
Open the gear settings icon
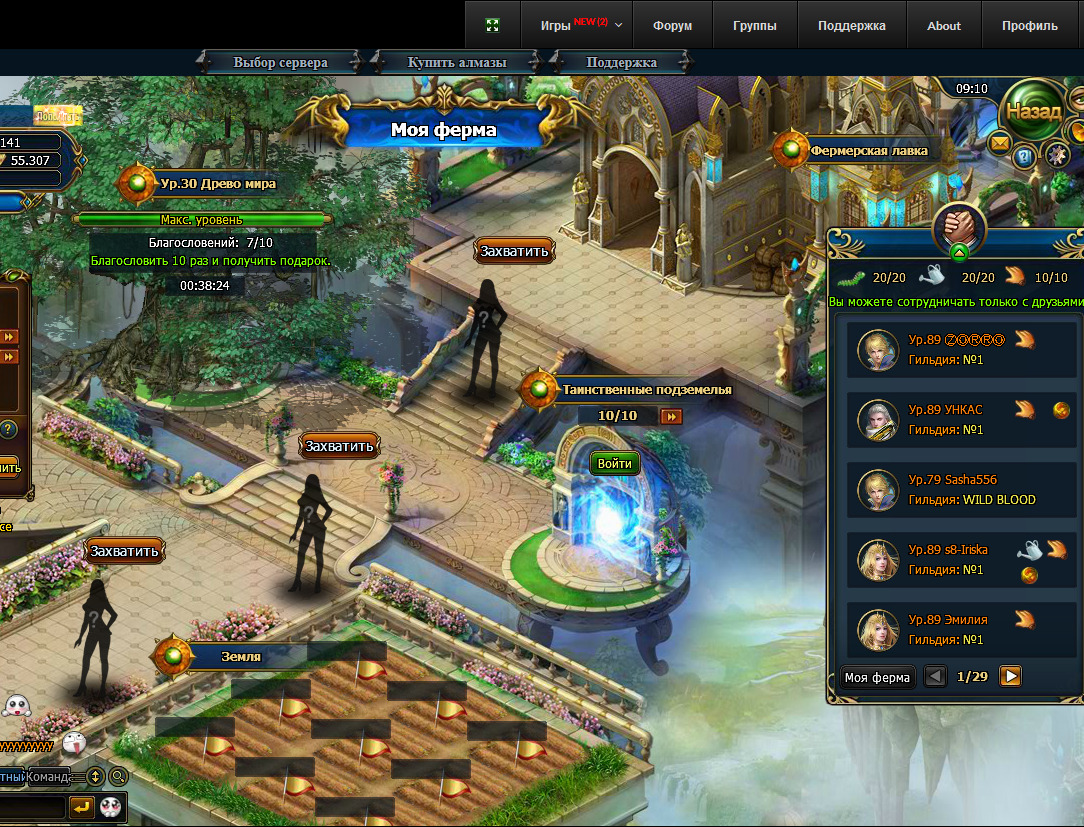tap(1057, 154)
